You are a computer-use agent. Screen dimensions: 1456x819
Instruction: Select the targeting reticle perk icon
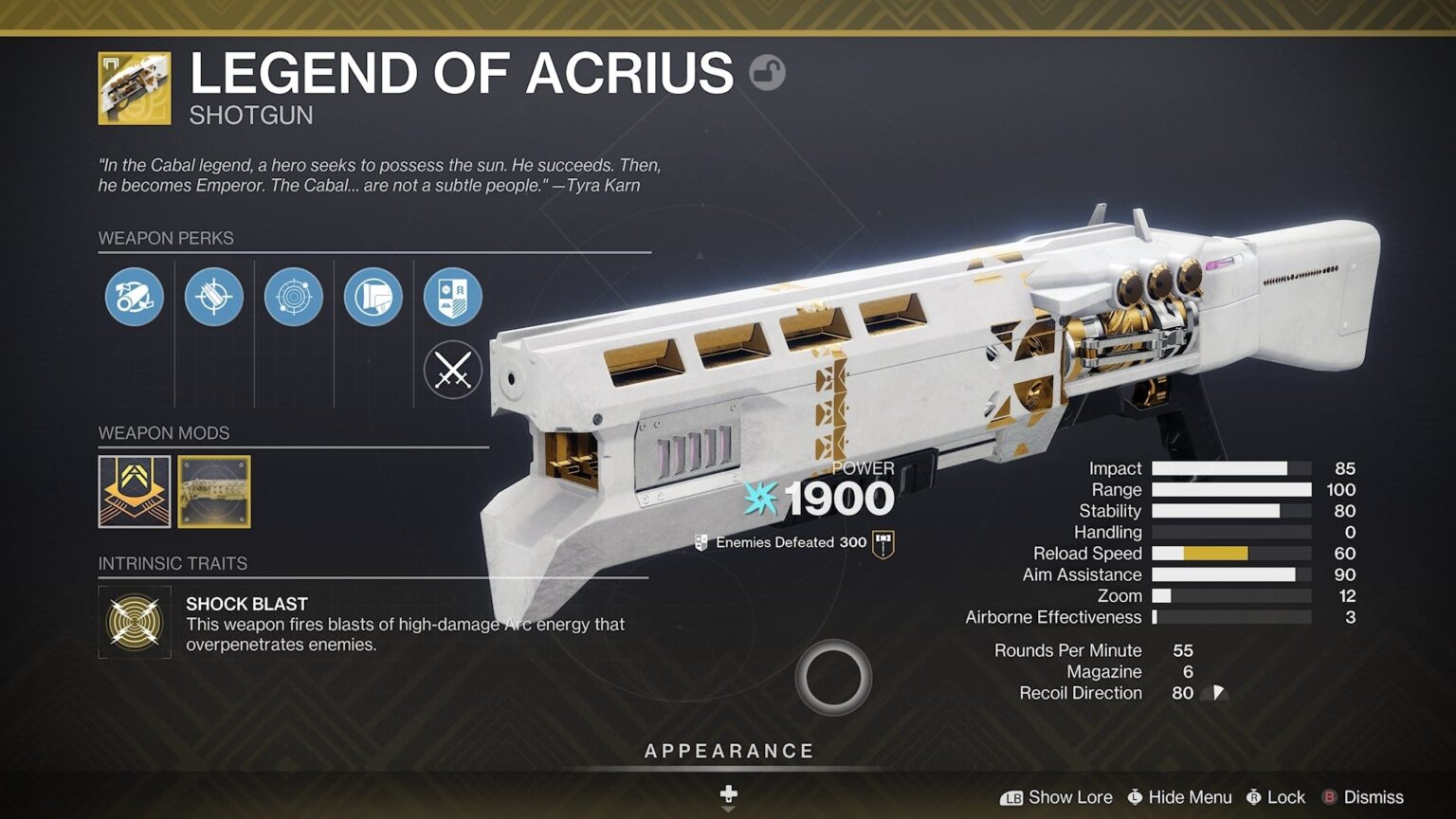[x=293, y=297]
